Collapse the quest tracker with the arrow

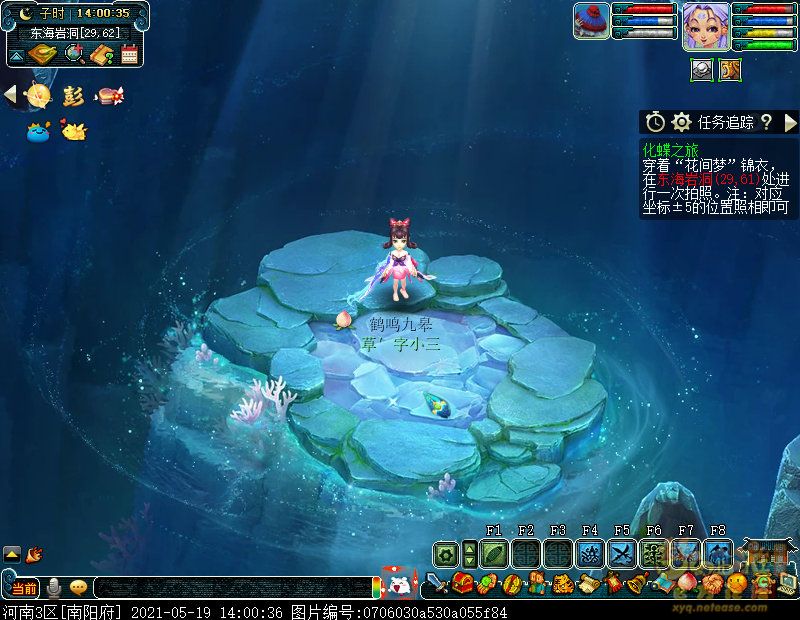tap(790, 122)
